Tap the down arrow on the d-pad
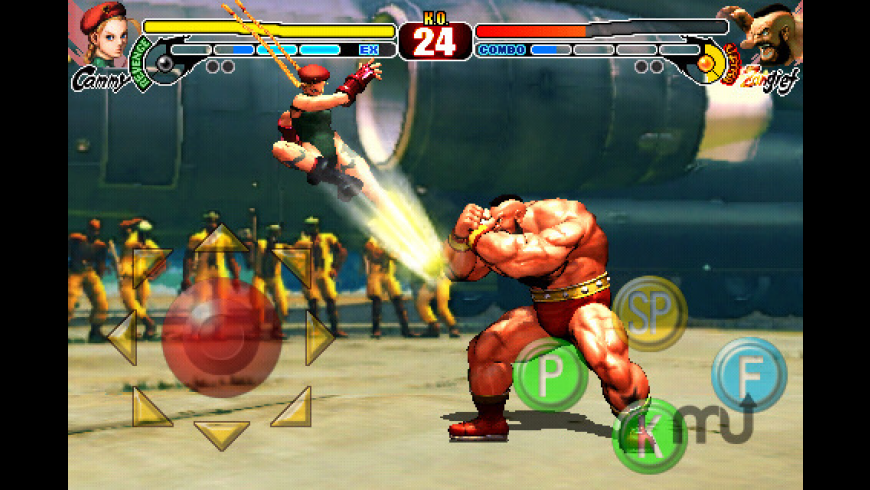 click(x=221, y=434)
